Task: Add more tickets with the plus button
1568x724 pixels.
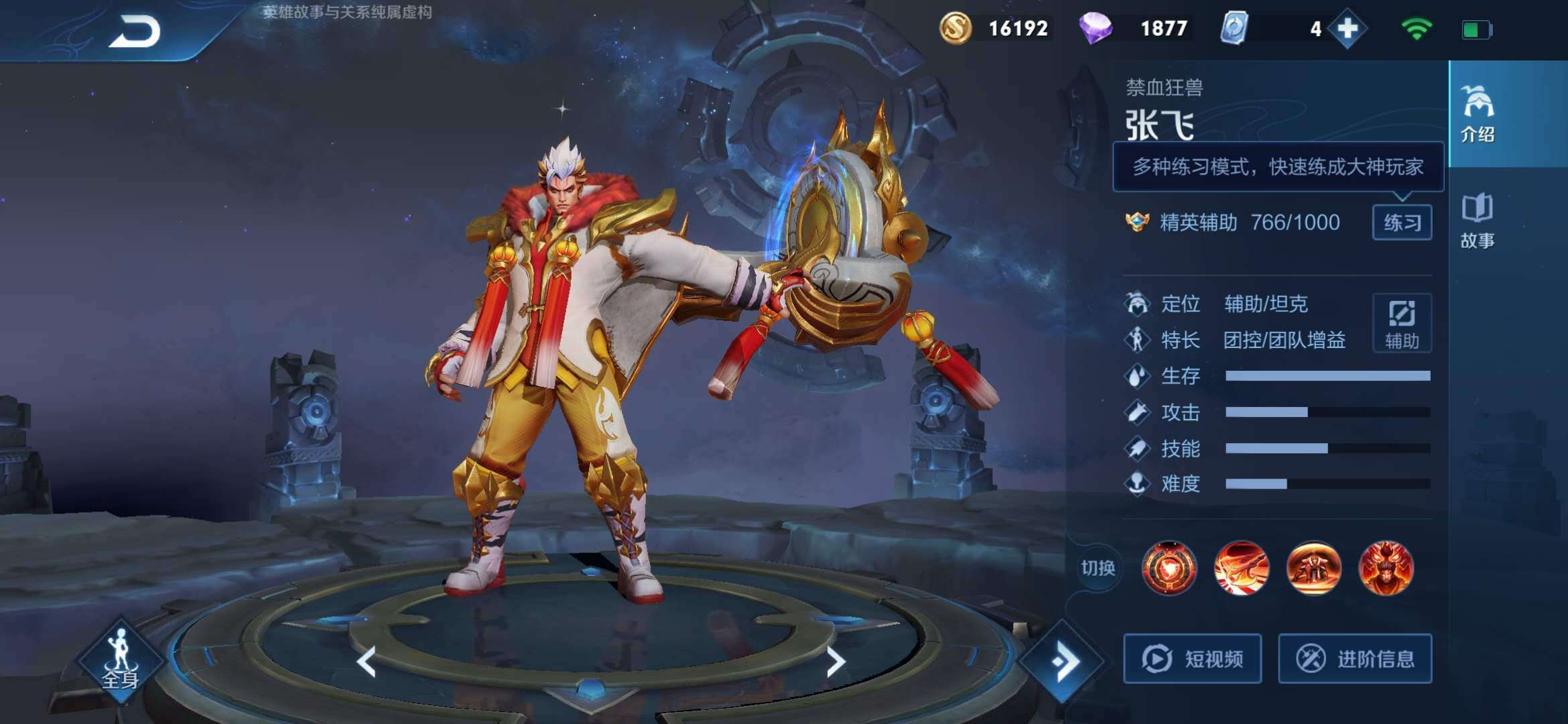Action: 1347,29
